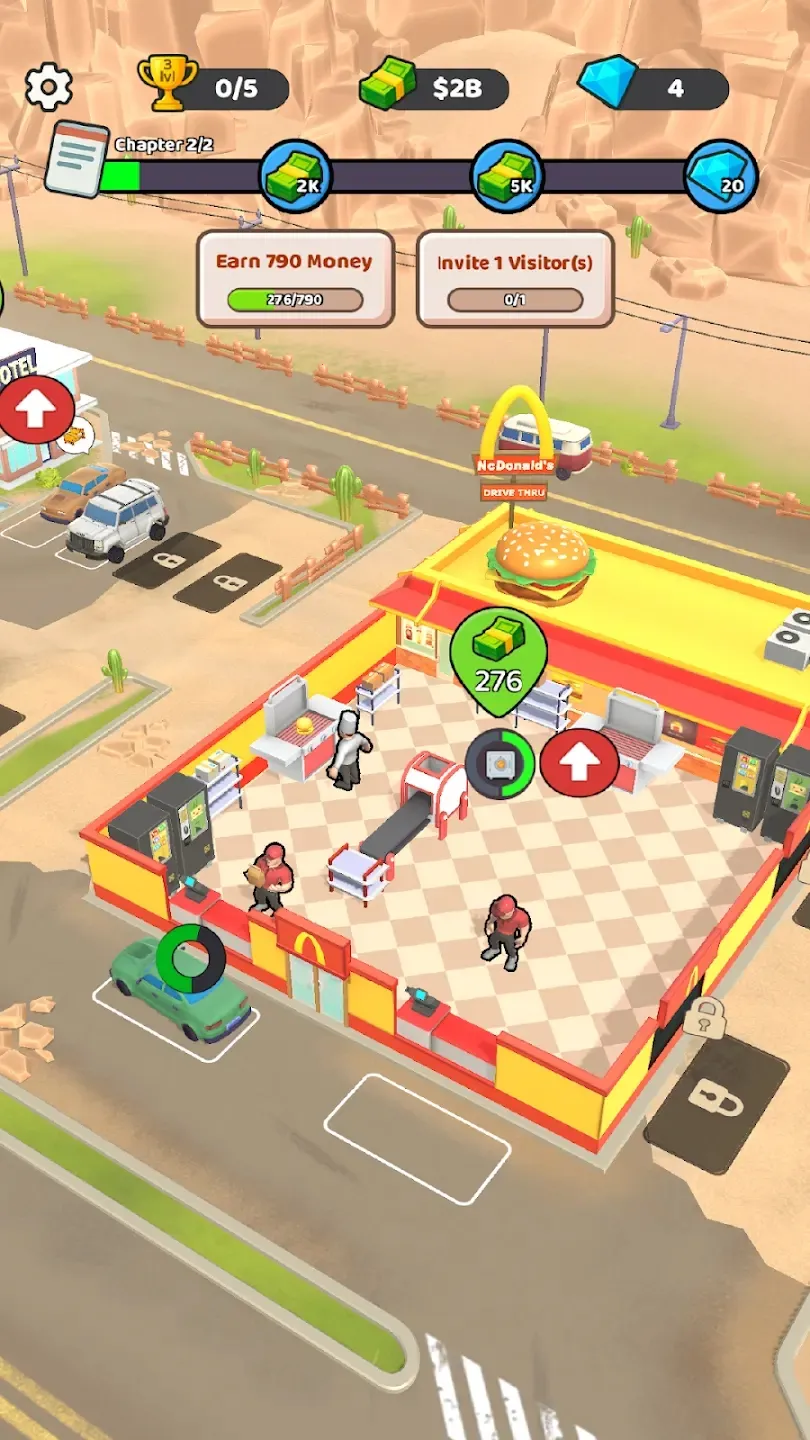Open the settings gear menu

[x=48, y=88]
